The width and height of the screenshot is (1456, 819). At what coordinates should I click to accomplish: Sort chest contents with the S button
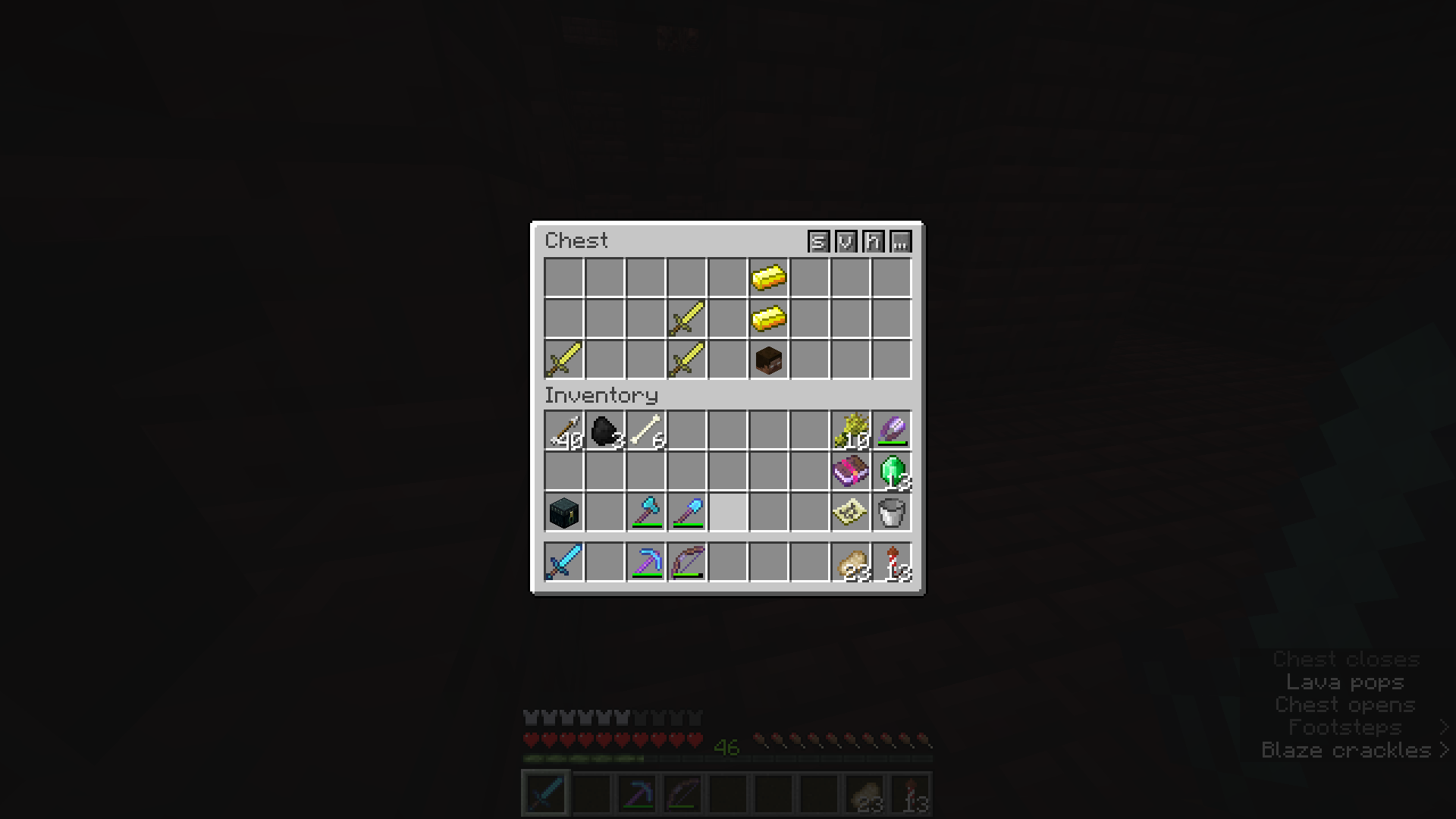[817, 243]
